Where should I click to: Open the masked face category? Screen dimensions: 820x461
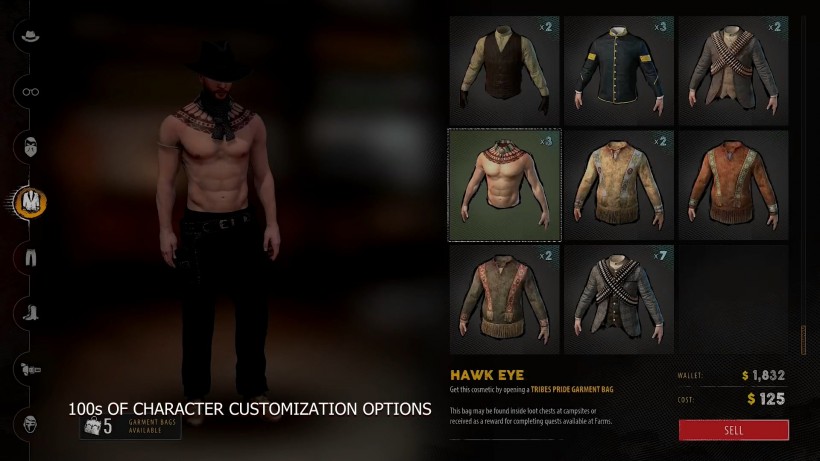click(30, 147)
